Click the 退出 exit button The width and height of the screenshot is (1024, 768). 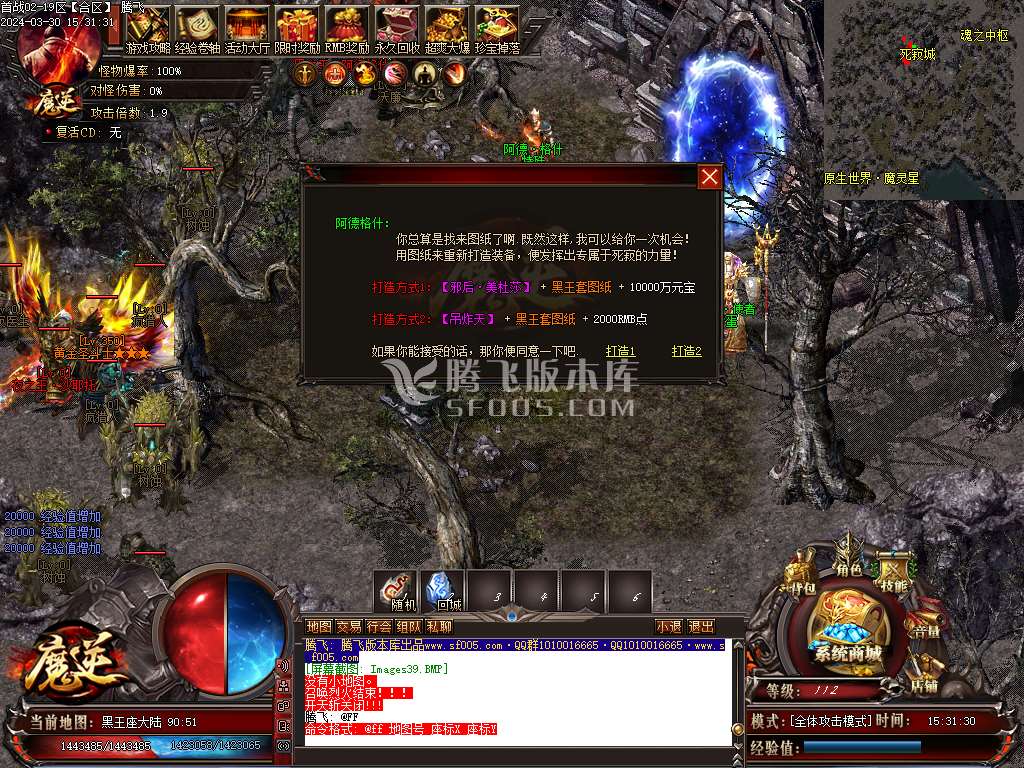point(701,627)
